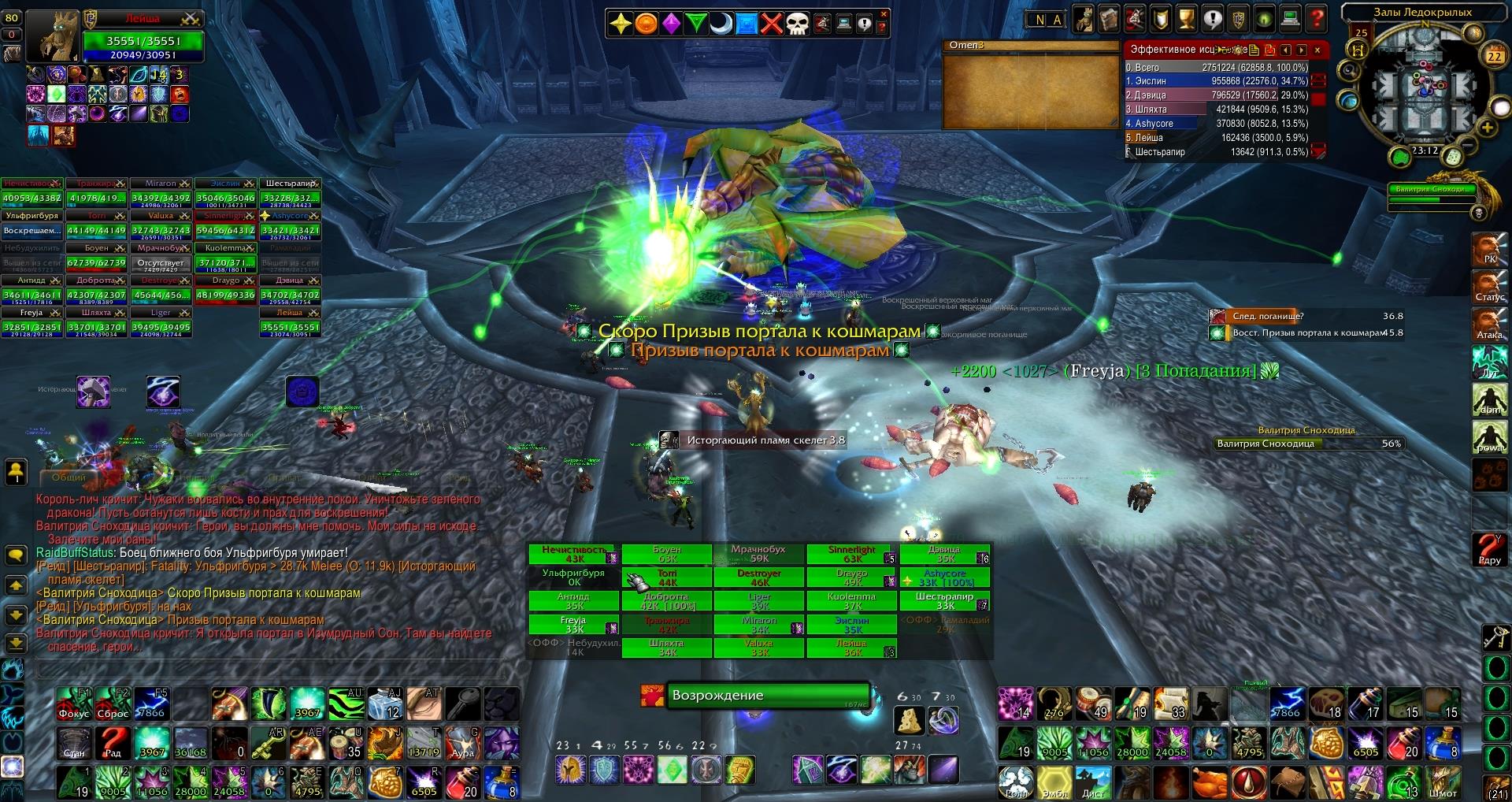Use the Аура ability button

click(463, 743)
